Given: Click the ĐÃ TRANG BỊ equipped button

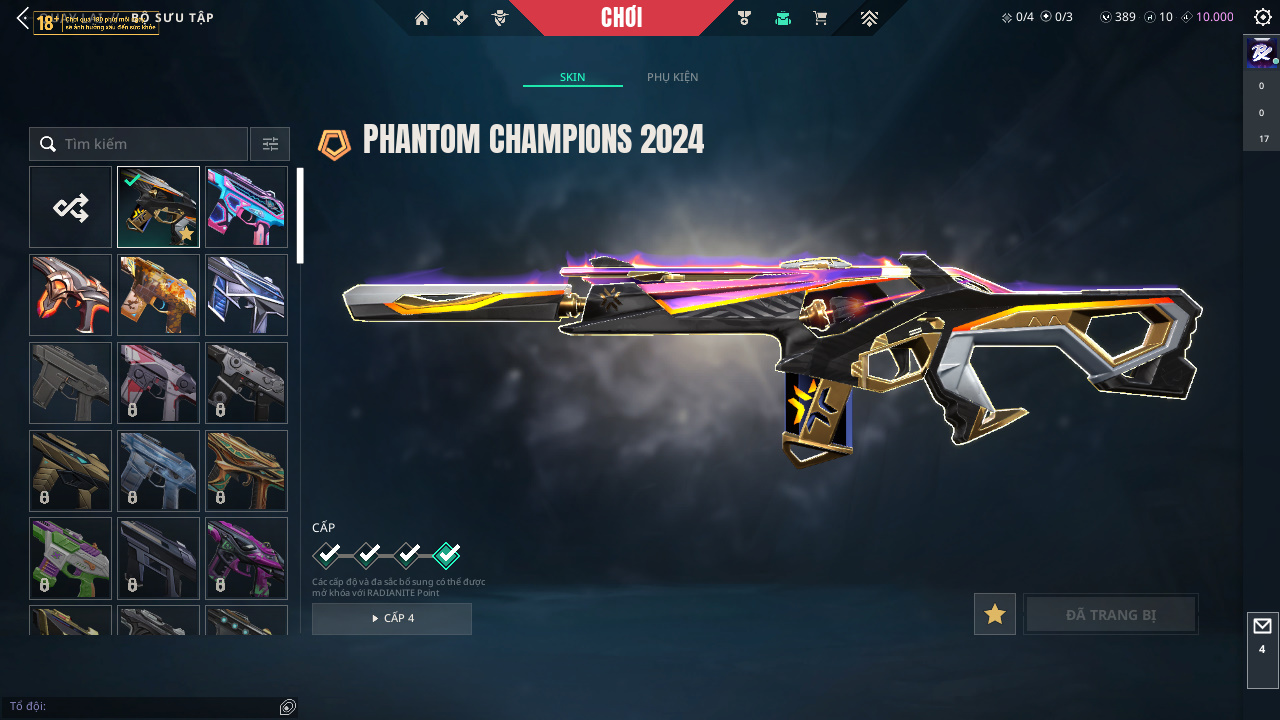Looking at the screenshot, I should coord(1111,614).
